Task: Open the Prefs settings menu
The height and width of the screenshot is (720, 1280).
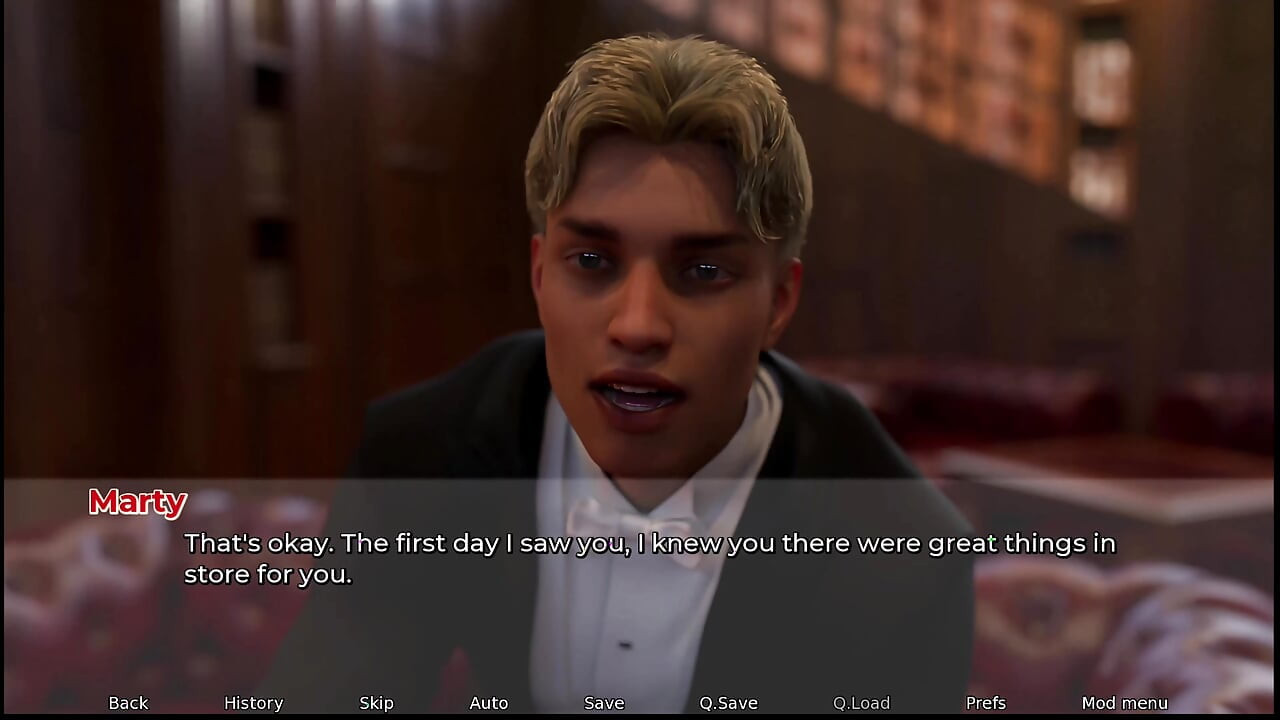Action: coord(985,703)
